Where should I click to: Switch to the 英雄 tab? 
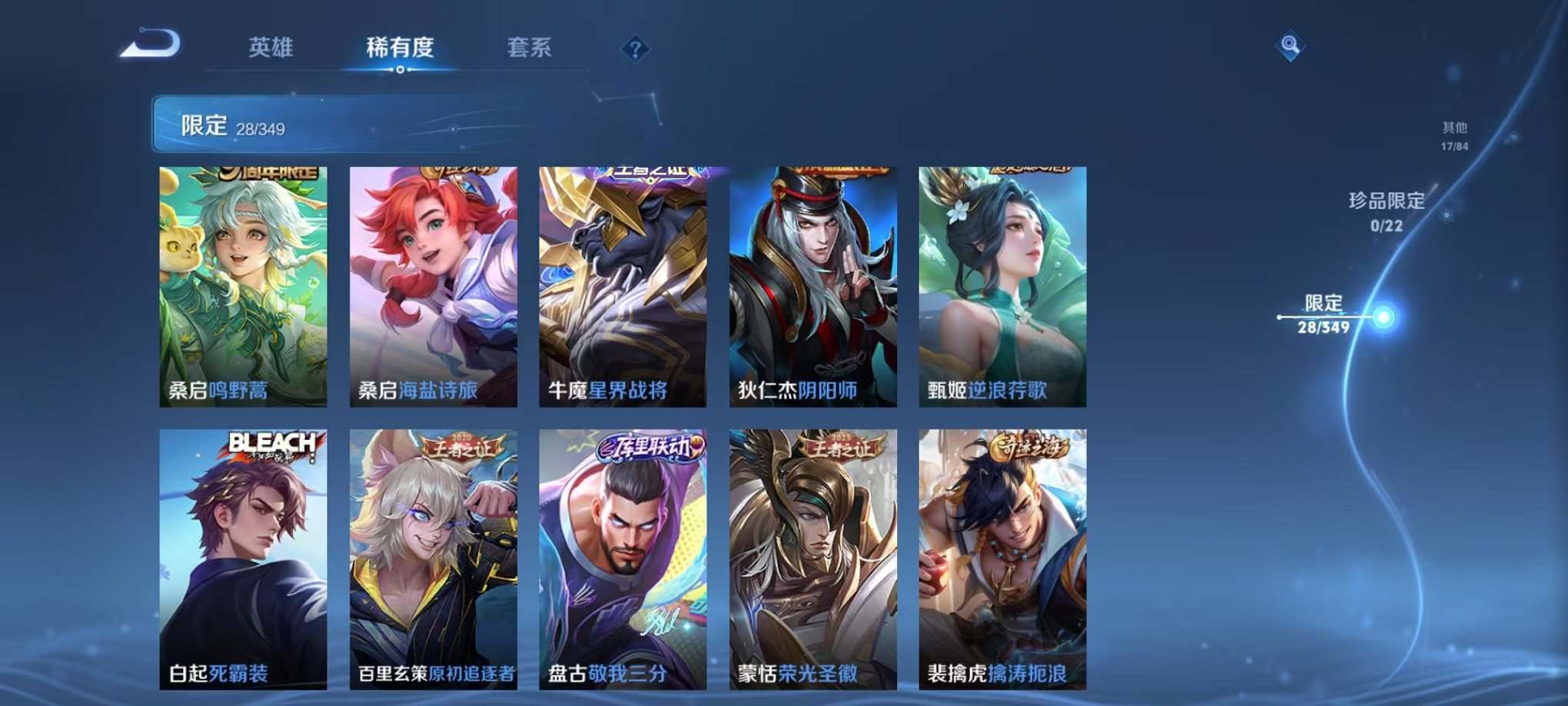[271, 48]
